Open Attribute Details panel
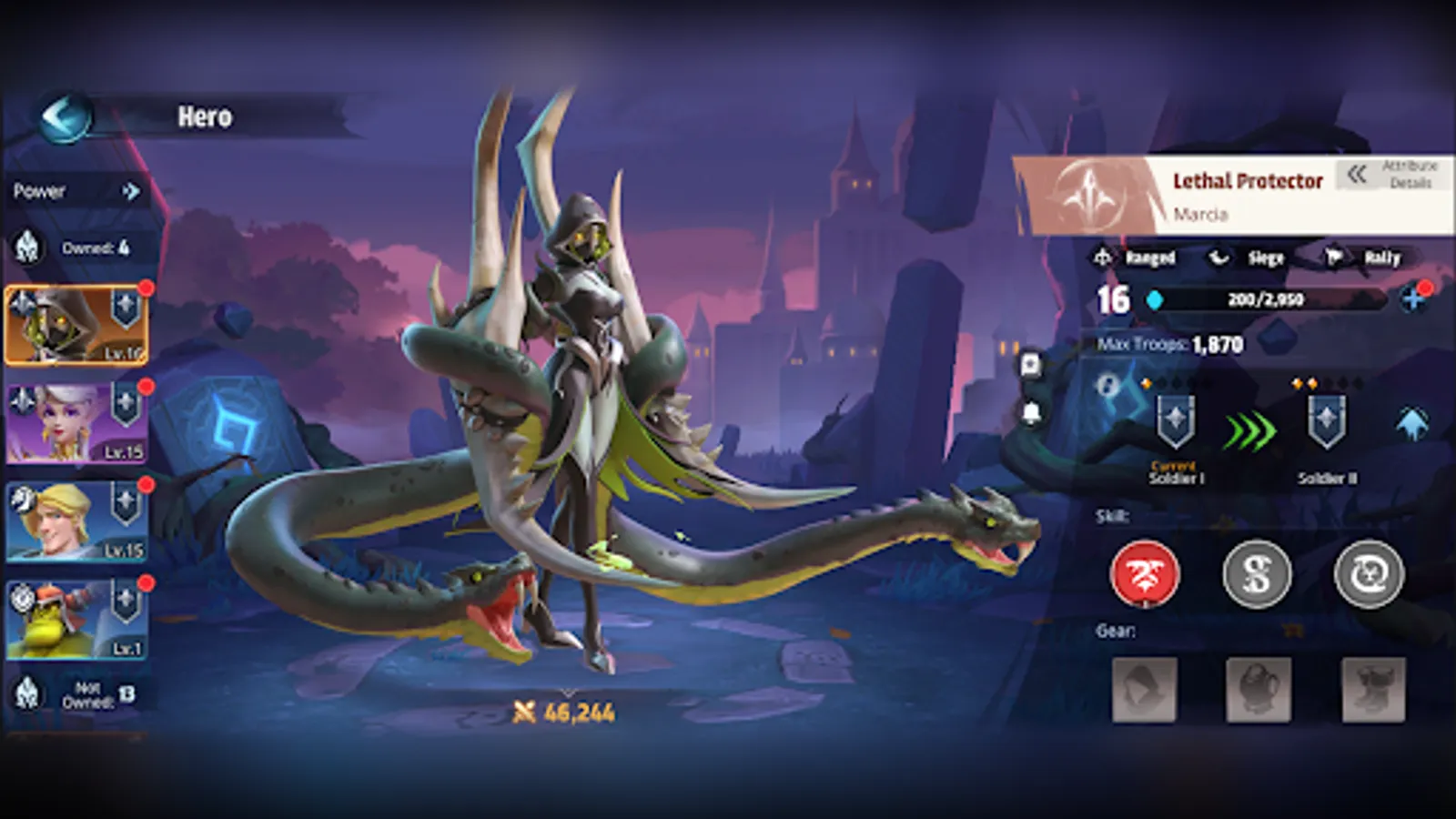This screenshot has width=1456, height=819. tap(1392, 175)
